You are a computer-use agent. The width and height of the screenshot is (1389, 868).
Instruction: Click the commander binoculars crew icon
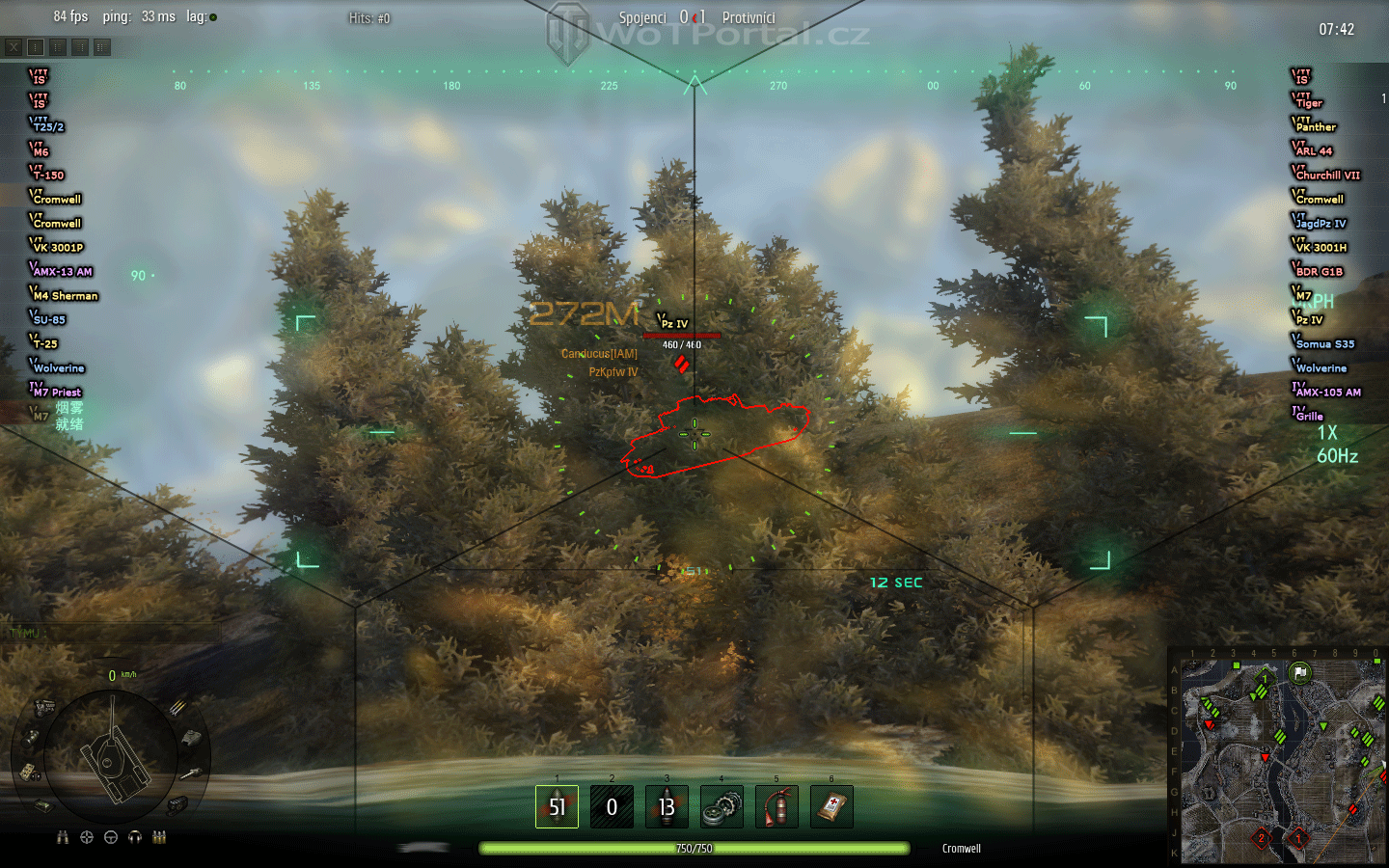point(63,837)
